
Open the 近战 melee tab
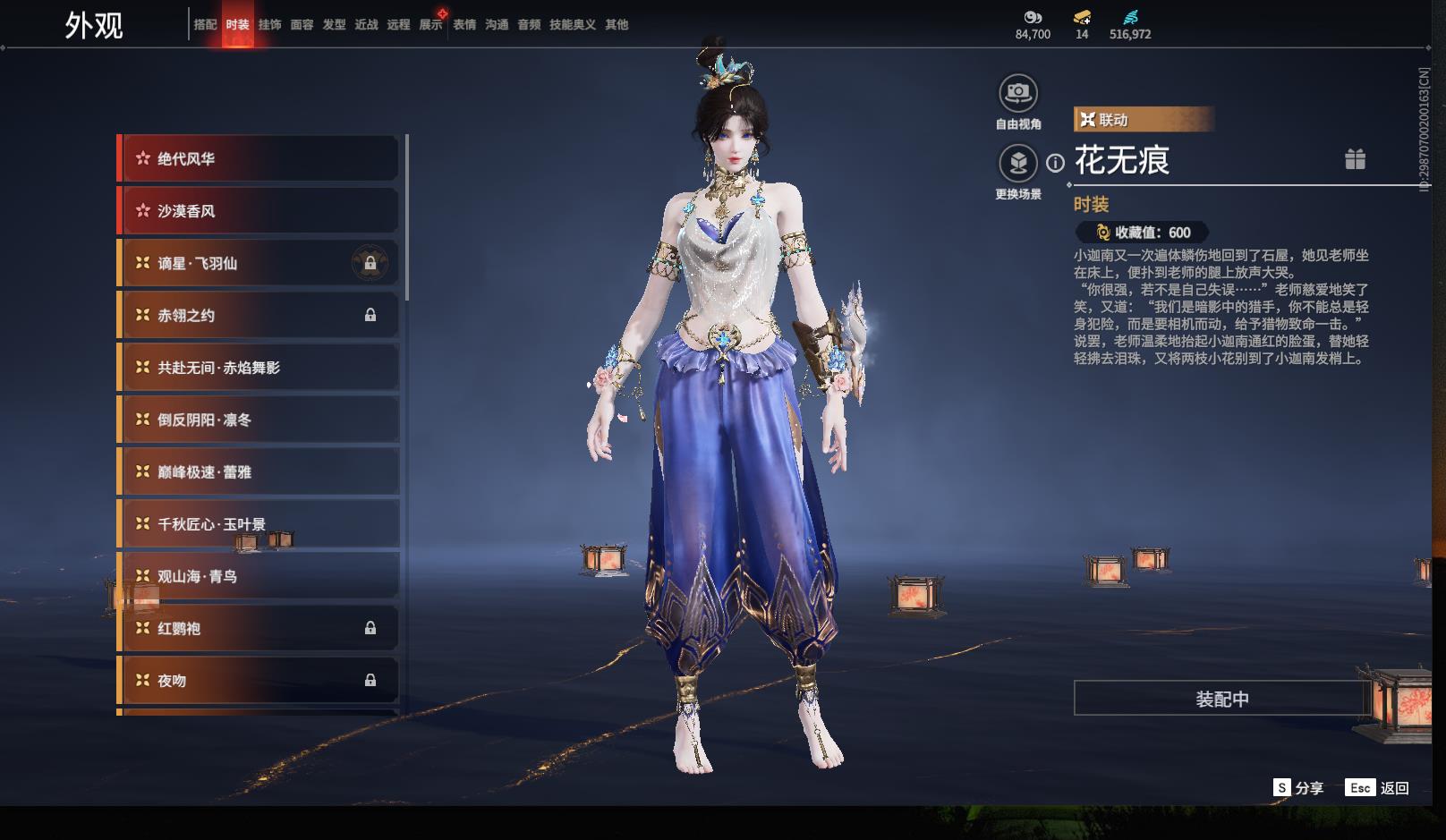point(366,25)
